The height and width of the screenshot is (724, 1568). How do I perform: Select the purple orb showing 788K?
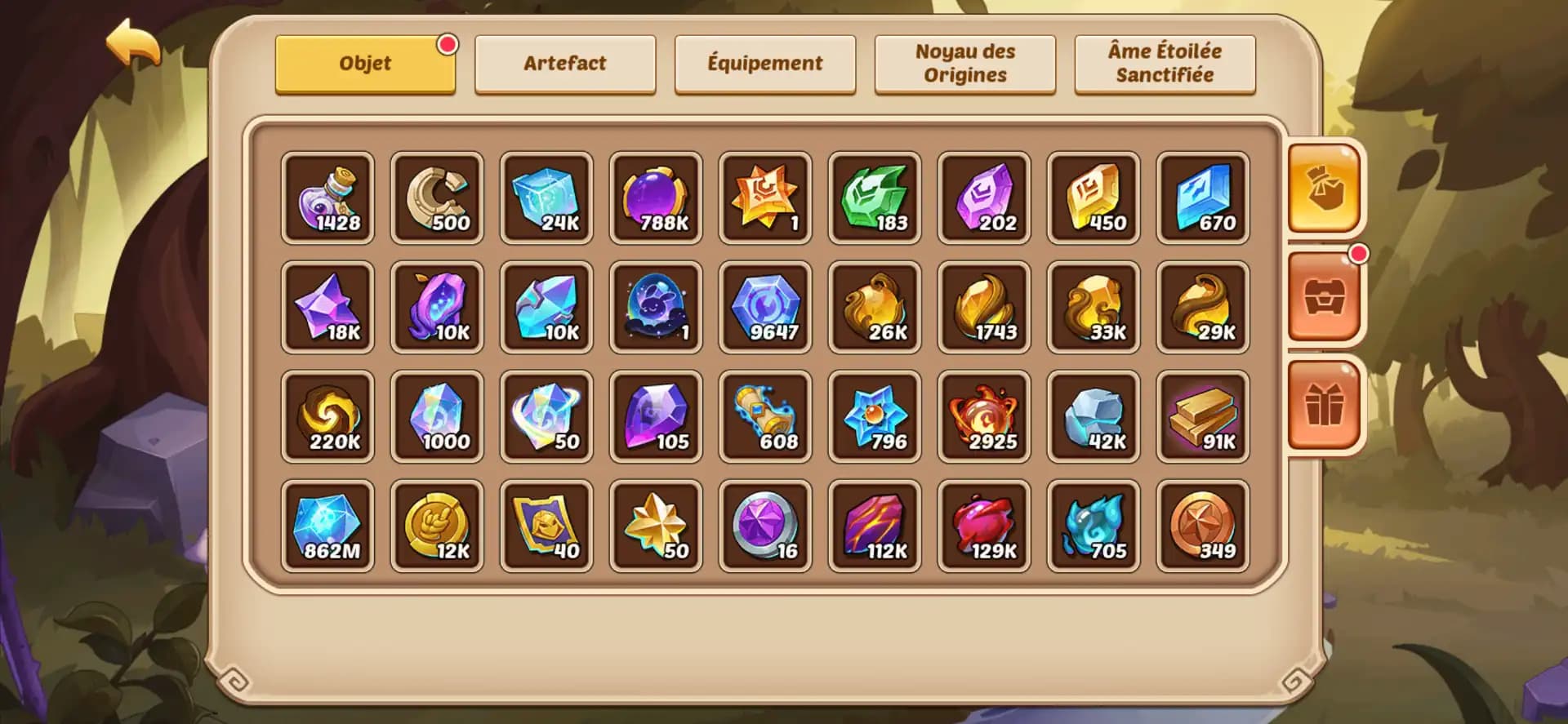656,197
